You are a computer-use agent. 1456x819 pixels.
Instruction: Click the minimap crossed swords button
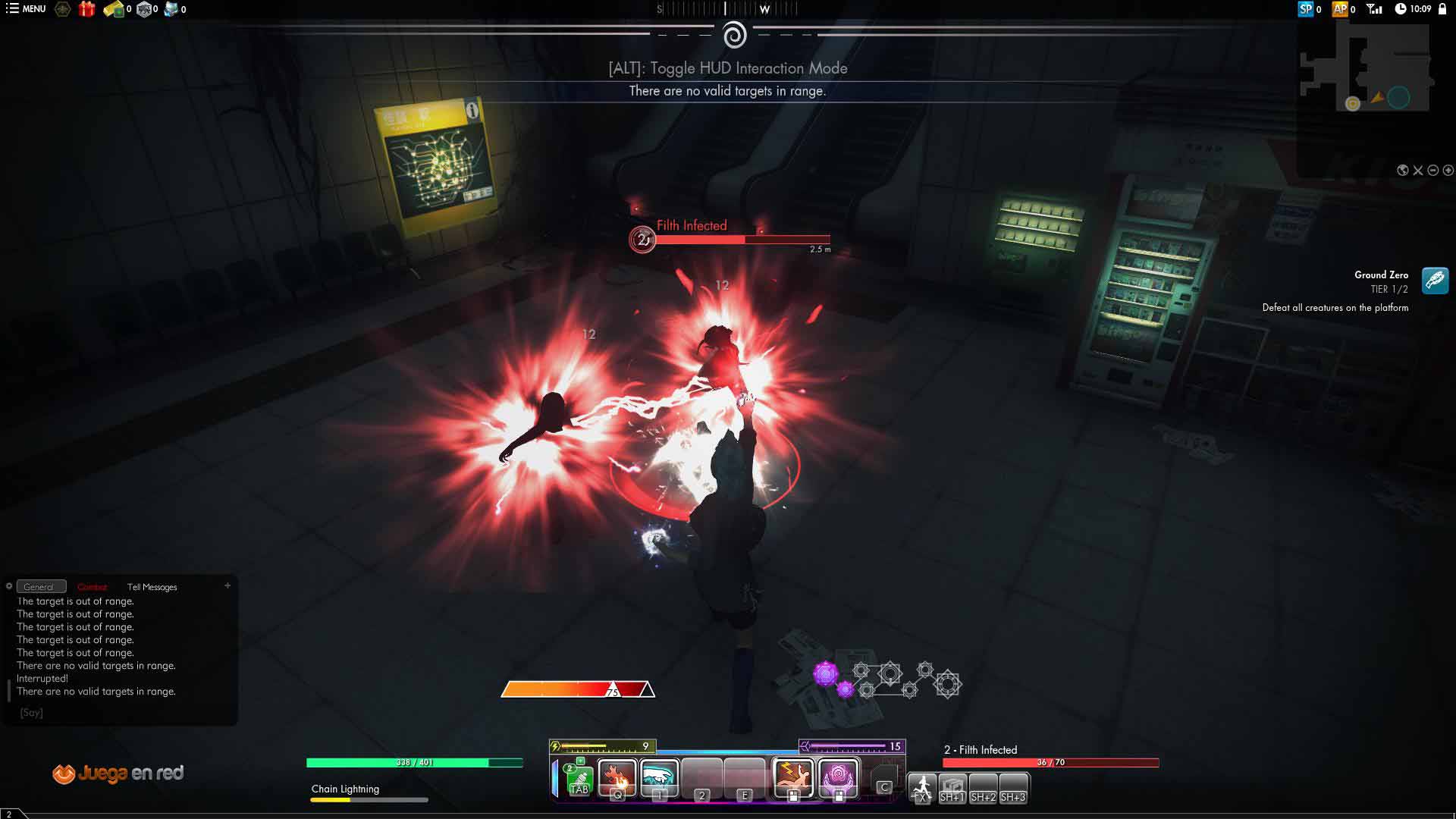[1418, 171]
